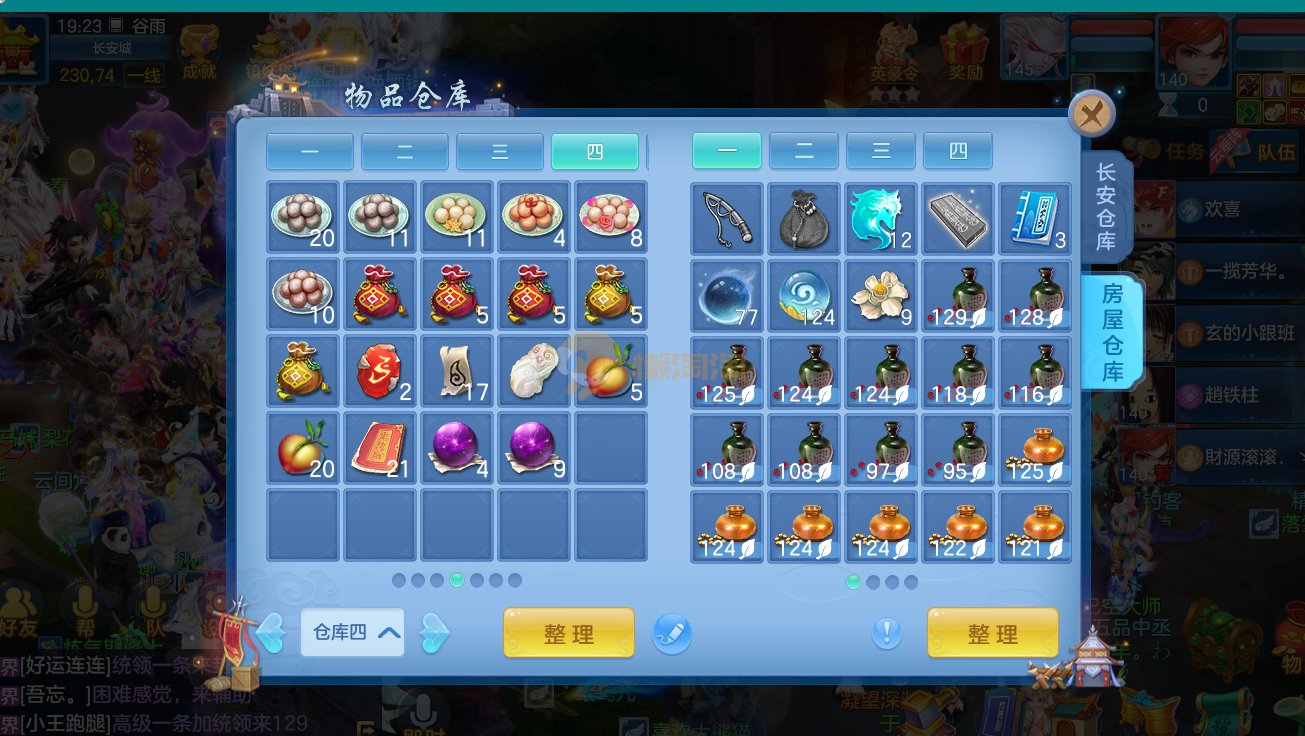Select the red rune stone with 2
The width and height of the screenshot is (1305, 736).
[380, 372]
